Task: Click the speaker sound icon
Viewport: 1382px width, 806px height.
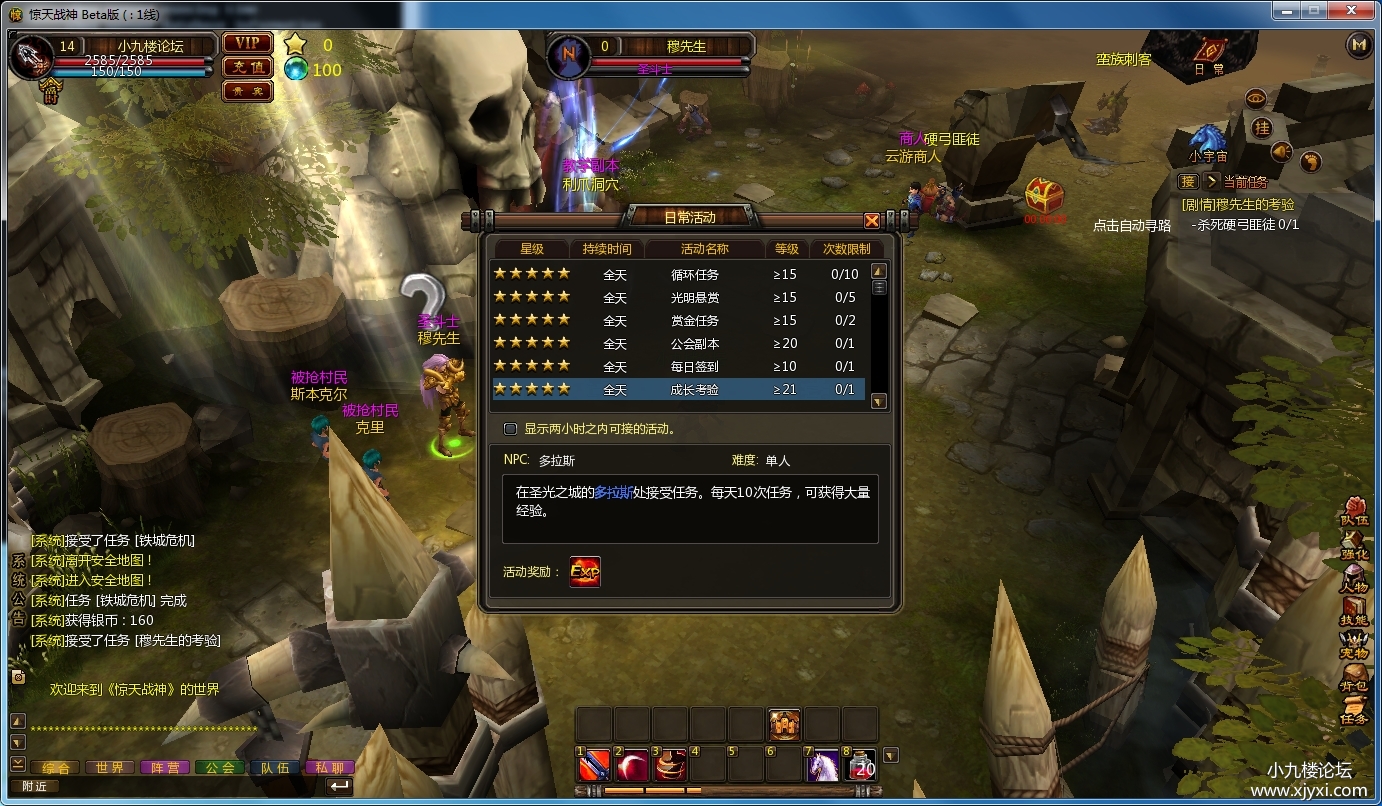Action: [x=1282, y=152]
